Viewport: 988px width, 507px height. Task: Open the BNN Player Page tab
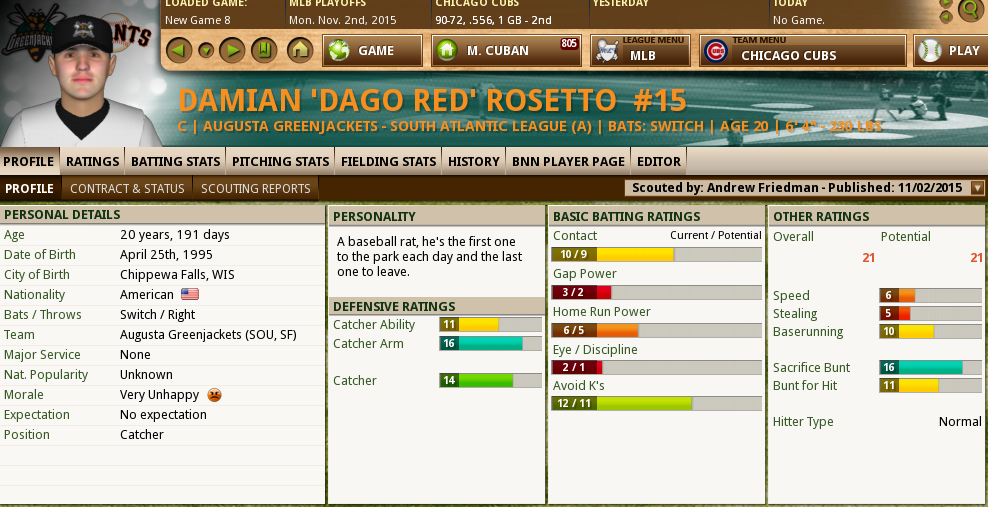click(x=568, y=161)
